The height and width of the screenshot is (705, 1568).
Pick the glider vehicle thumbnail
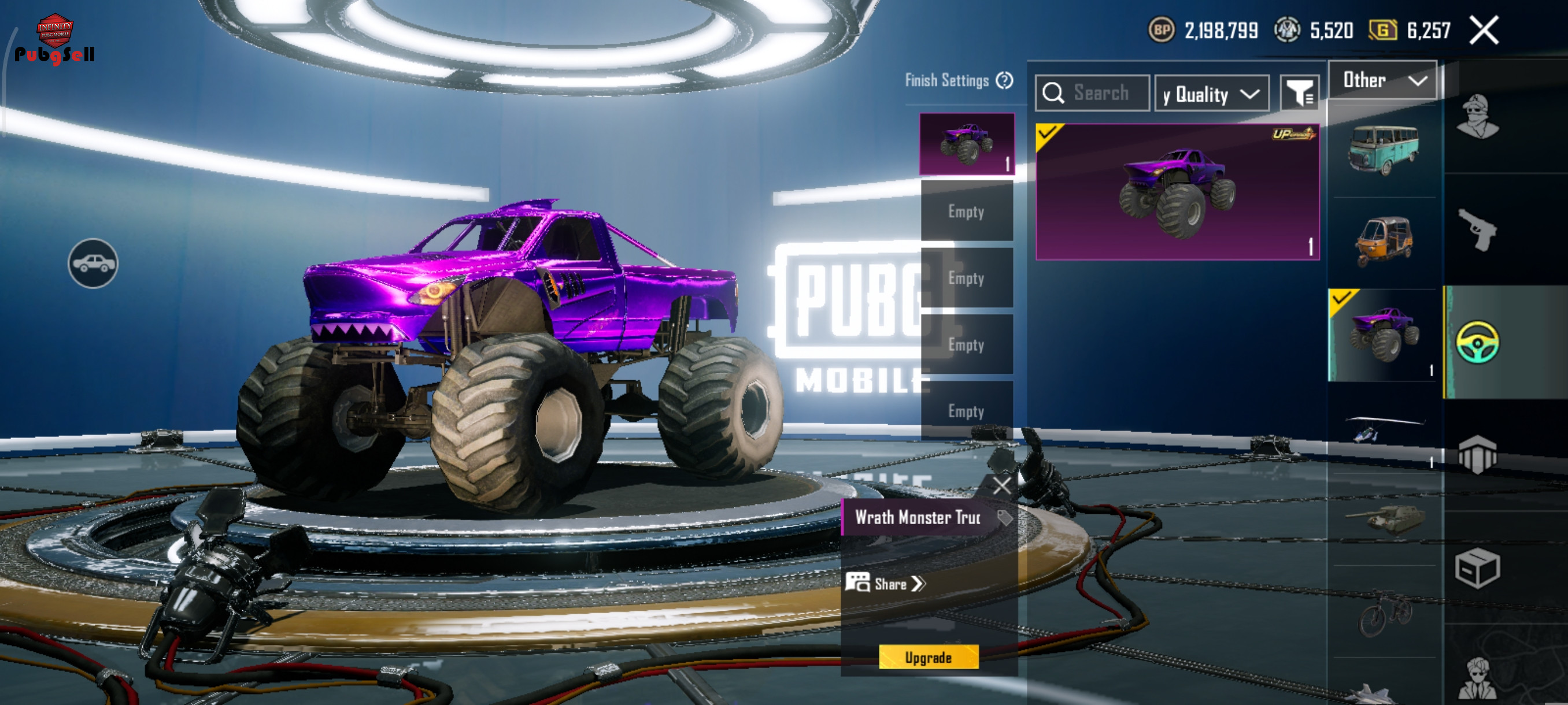tap(1382, 428)
